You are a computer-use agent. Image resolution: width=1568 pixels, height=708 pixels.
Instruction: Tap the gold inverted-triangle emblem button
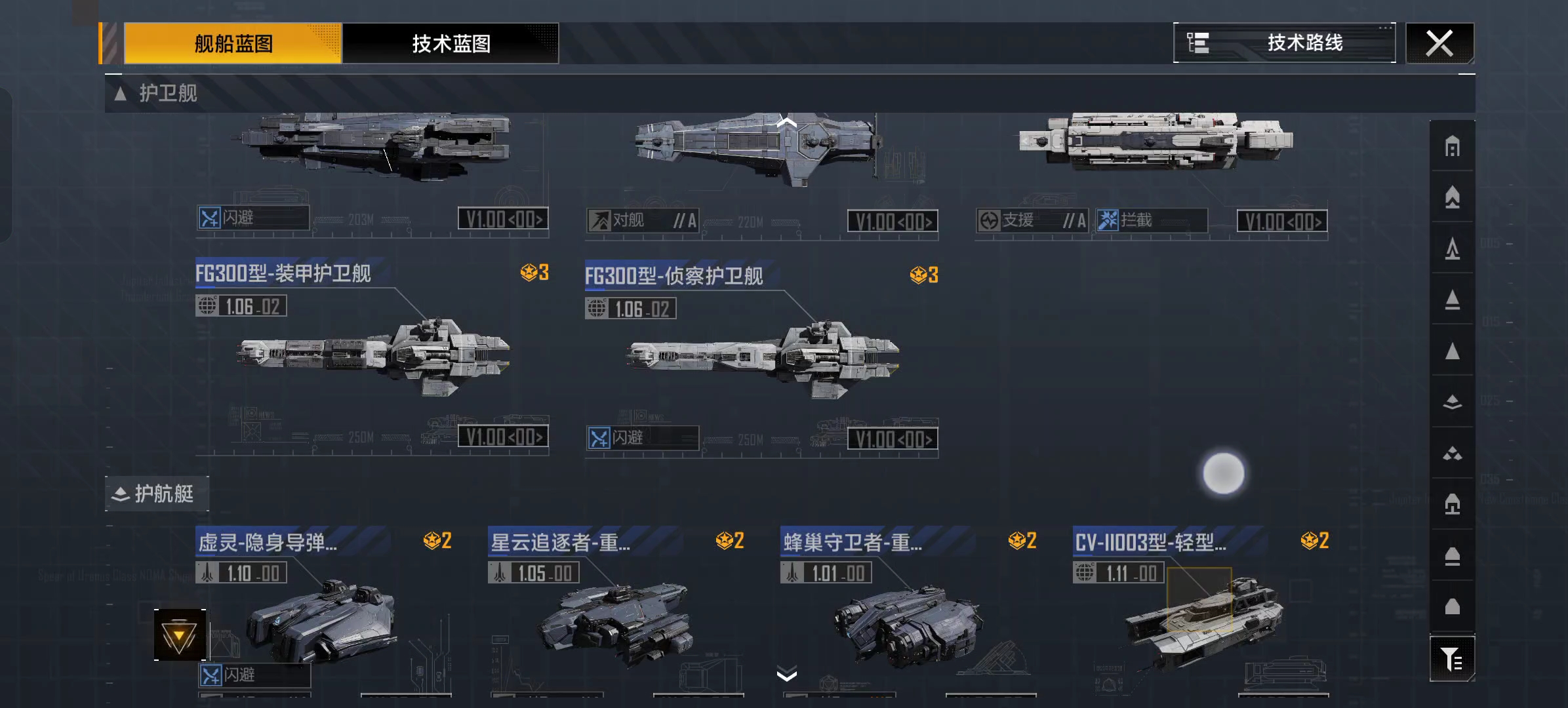pos(180,635)
